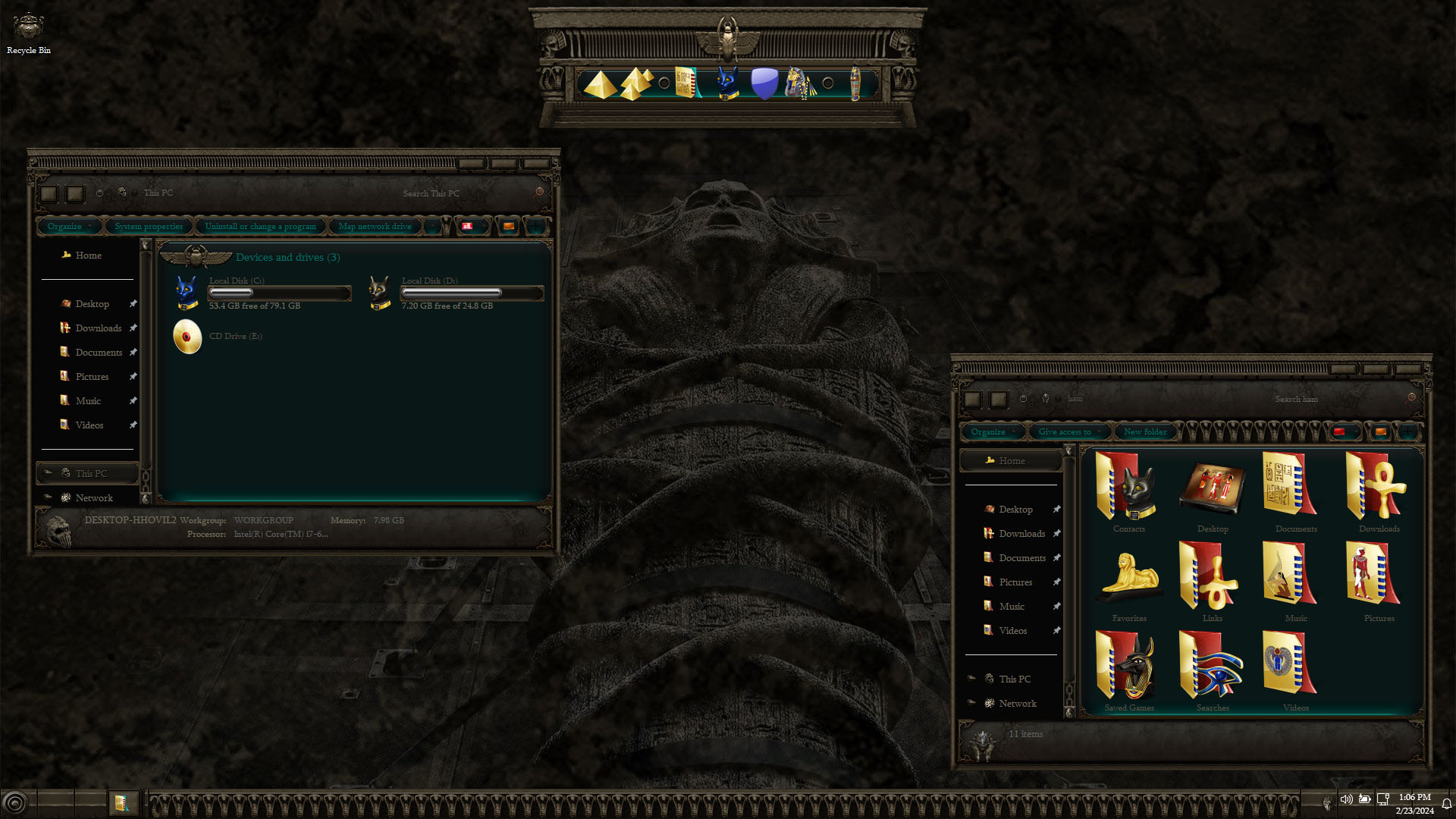Select the Local Disk (D:) drive

[379, 293]
